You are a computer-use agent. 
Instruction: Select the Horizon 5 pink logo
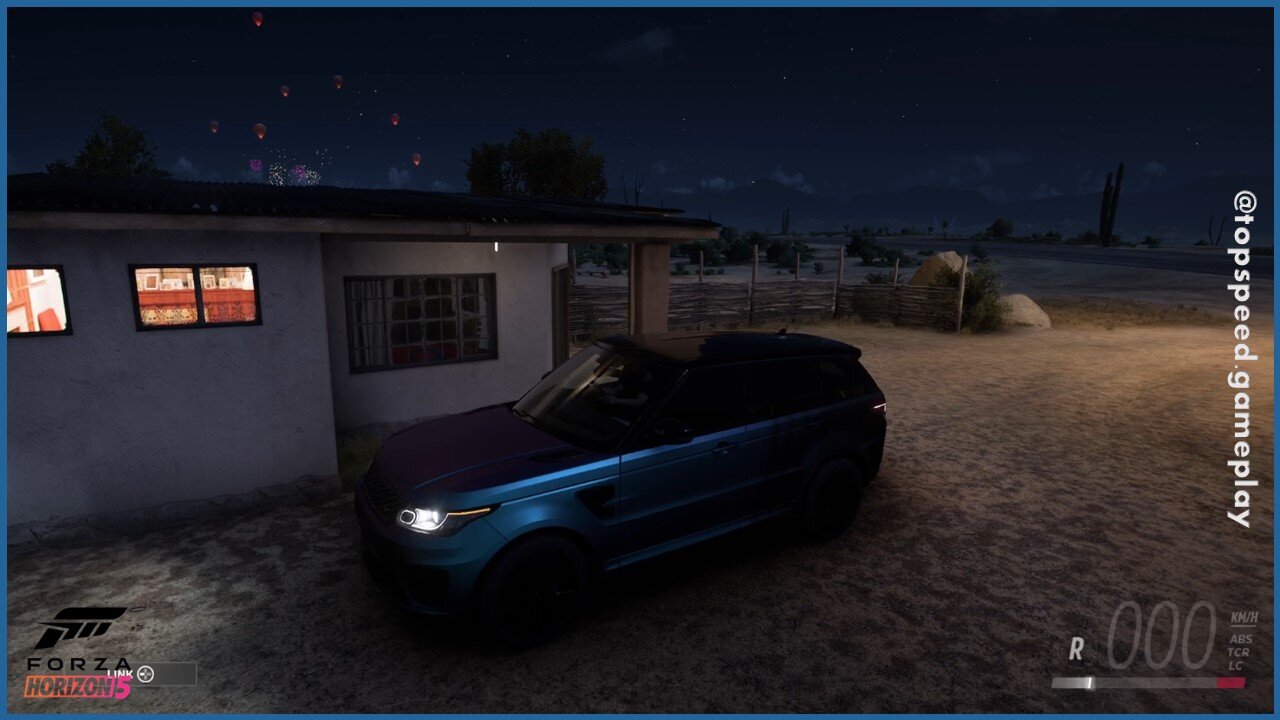(79, 687)
